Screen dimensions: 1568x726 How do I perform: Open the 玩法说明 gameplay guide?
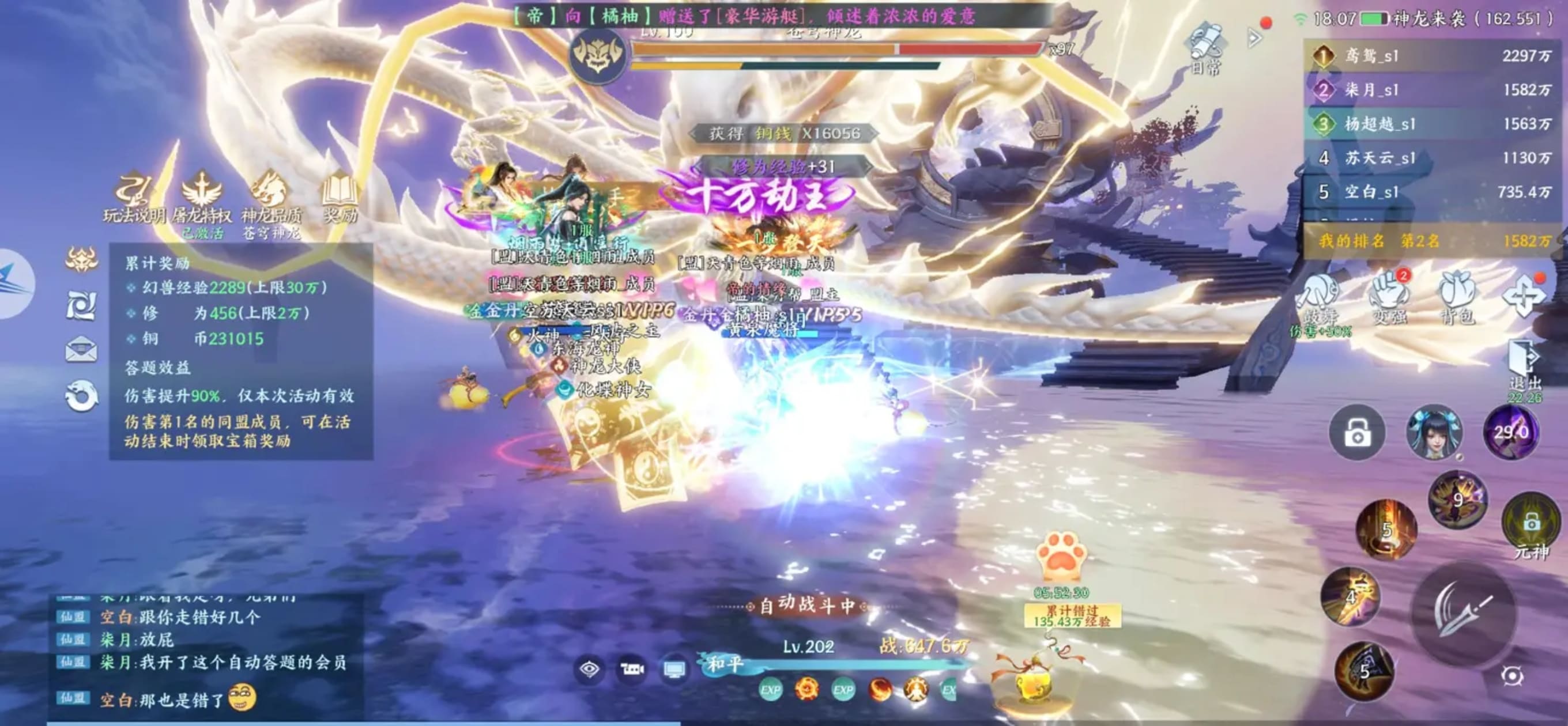(133, 196)
